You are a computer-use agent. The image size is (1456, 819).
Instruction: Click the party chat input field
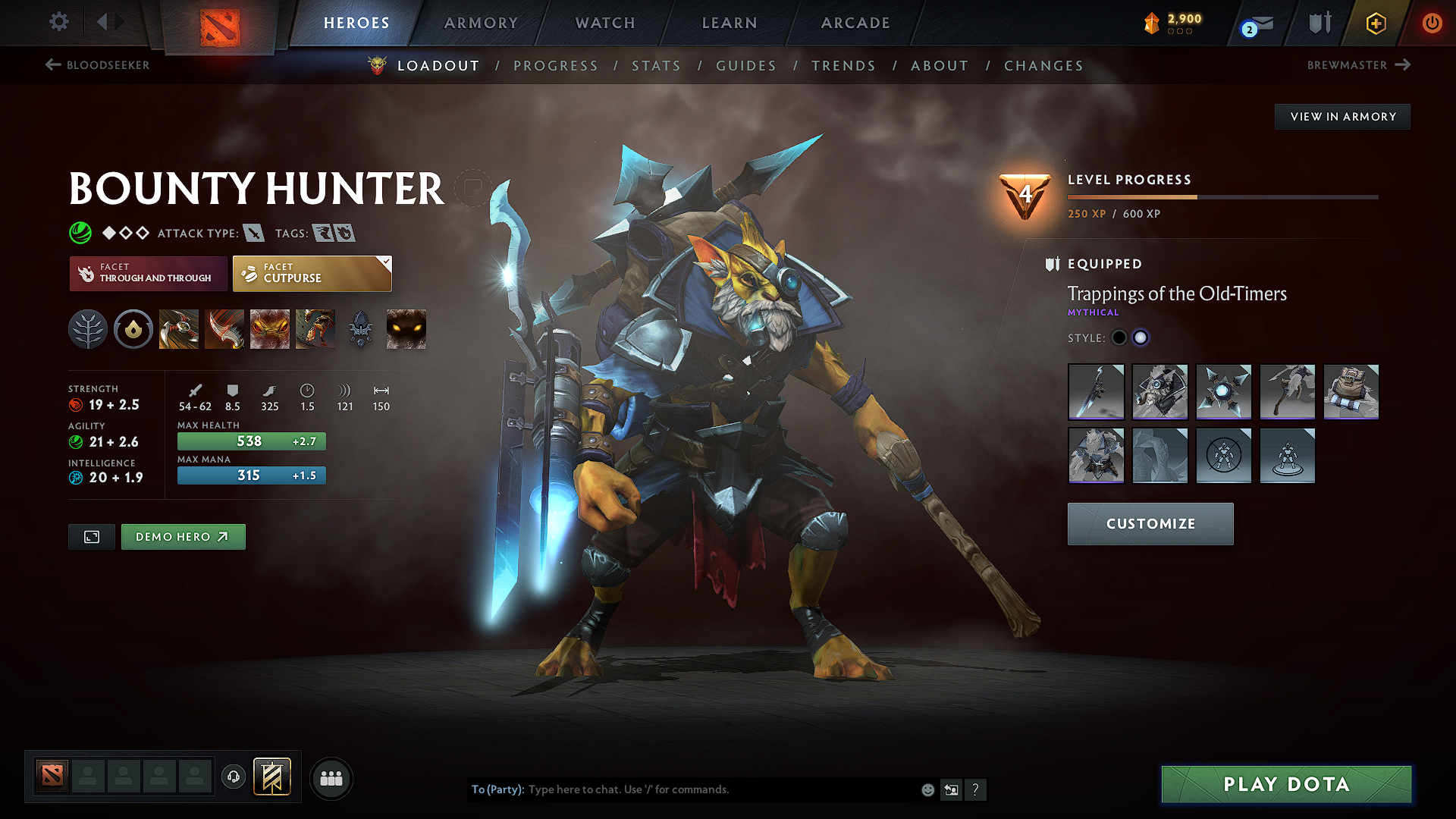(x=720, y=789)
